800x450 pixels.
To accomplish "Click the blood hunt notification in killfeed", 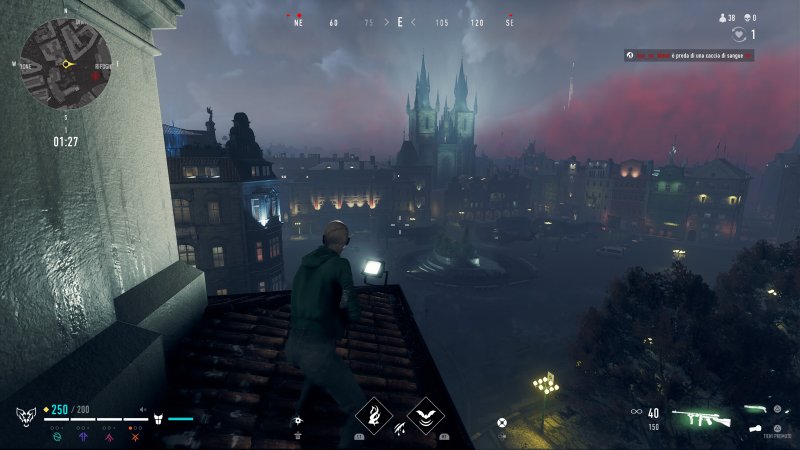I will coord(688,56).
